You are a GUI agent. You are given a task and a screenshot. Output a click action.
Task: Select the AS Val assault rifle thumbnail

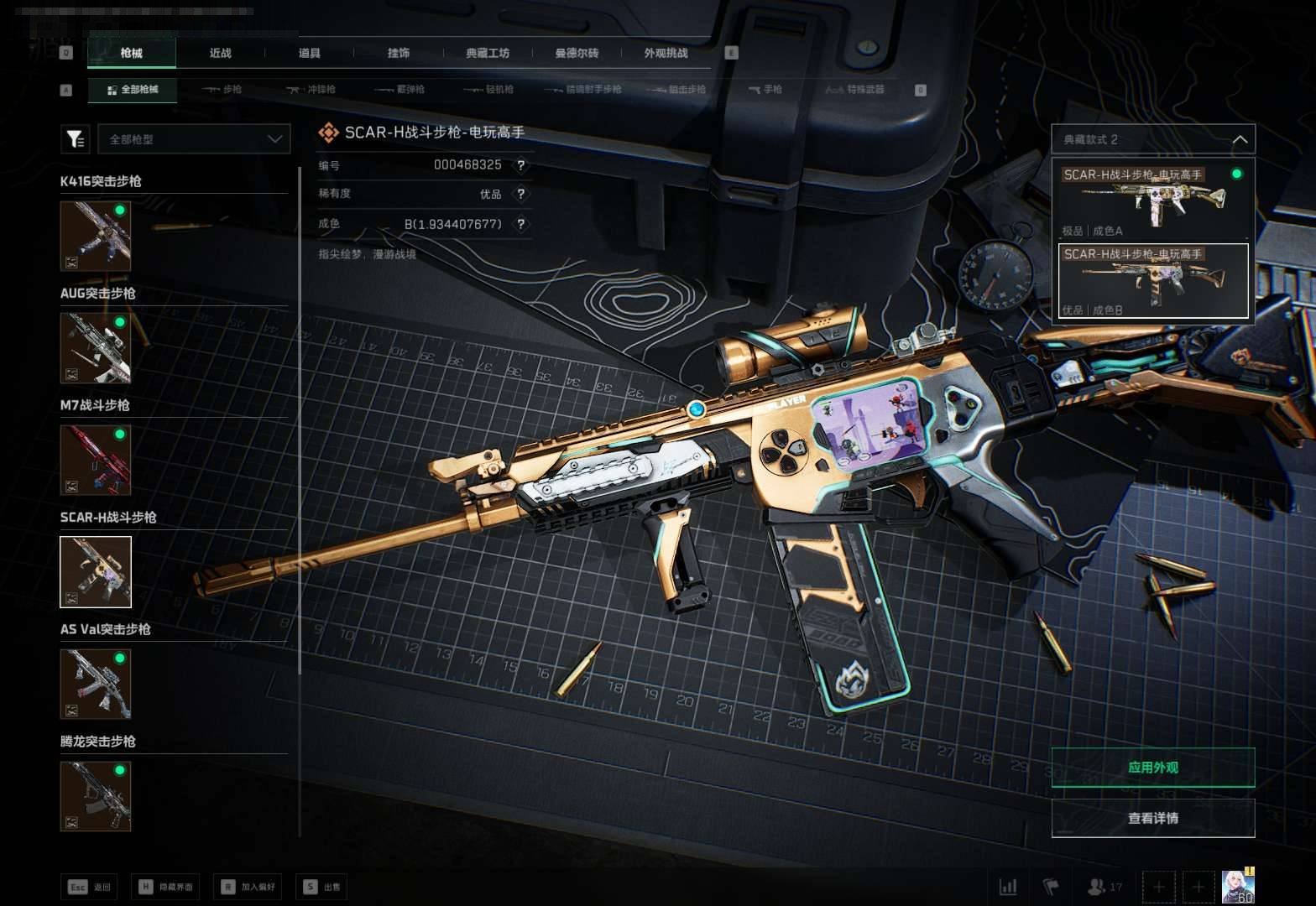(96, 684)
